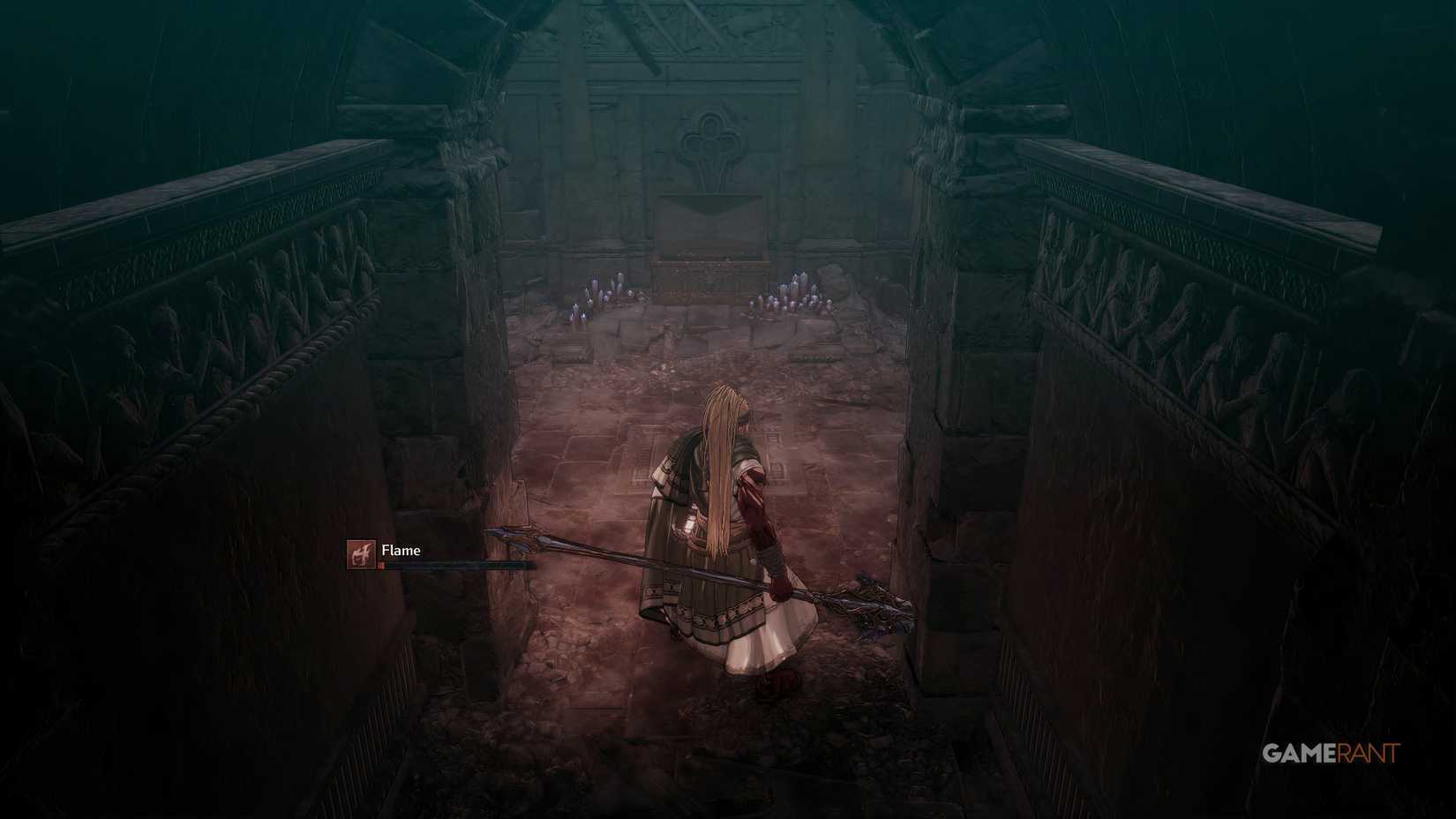Click the glowing red spot on character's ankle
Image resolution: width=1456 pixels, height=819 pixels.
[x=775, y=681]
